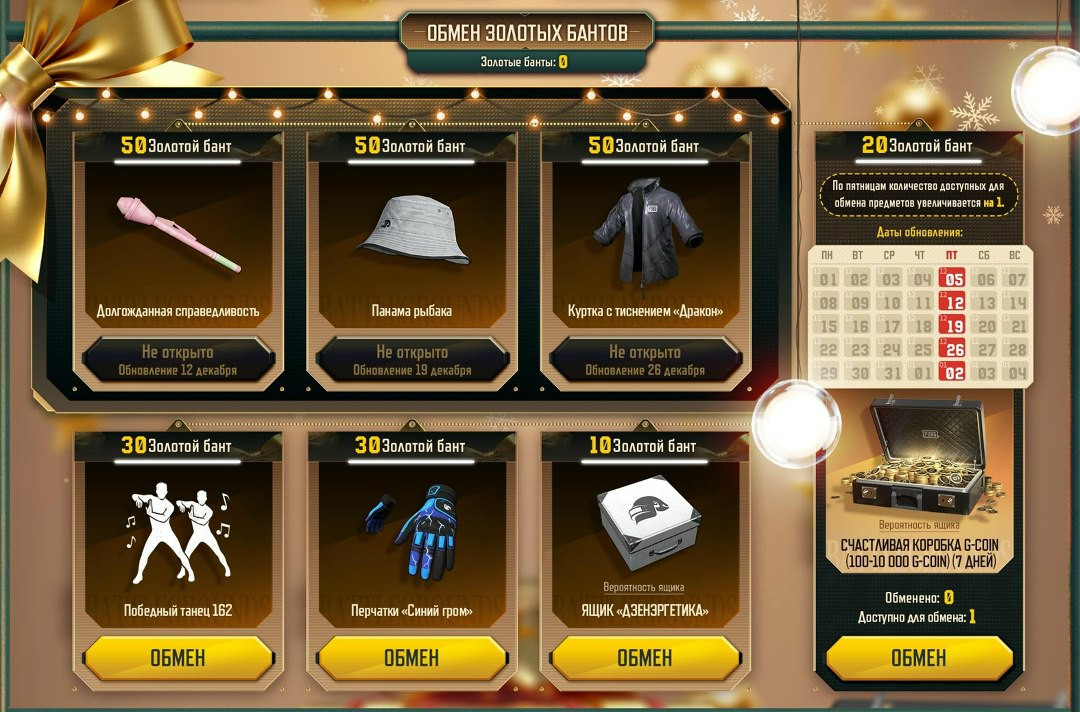Open Вероятность ящика above the G-Coin box title

(919, 525)
